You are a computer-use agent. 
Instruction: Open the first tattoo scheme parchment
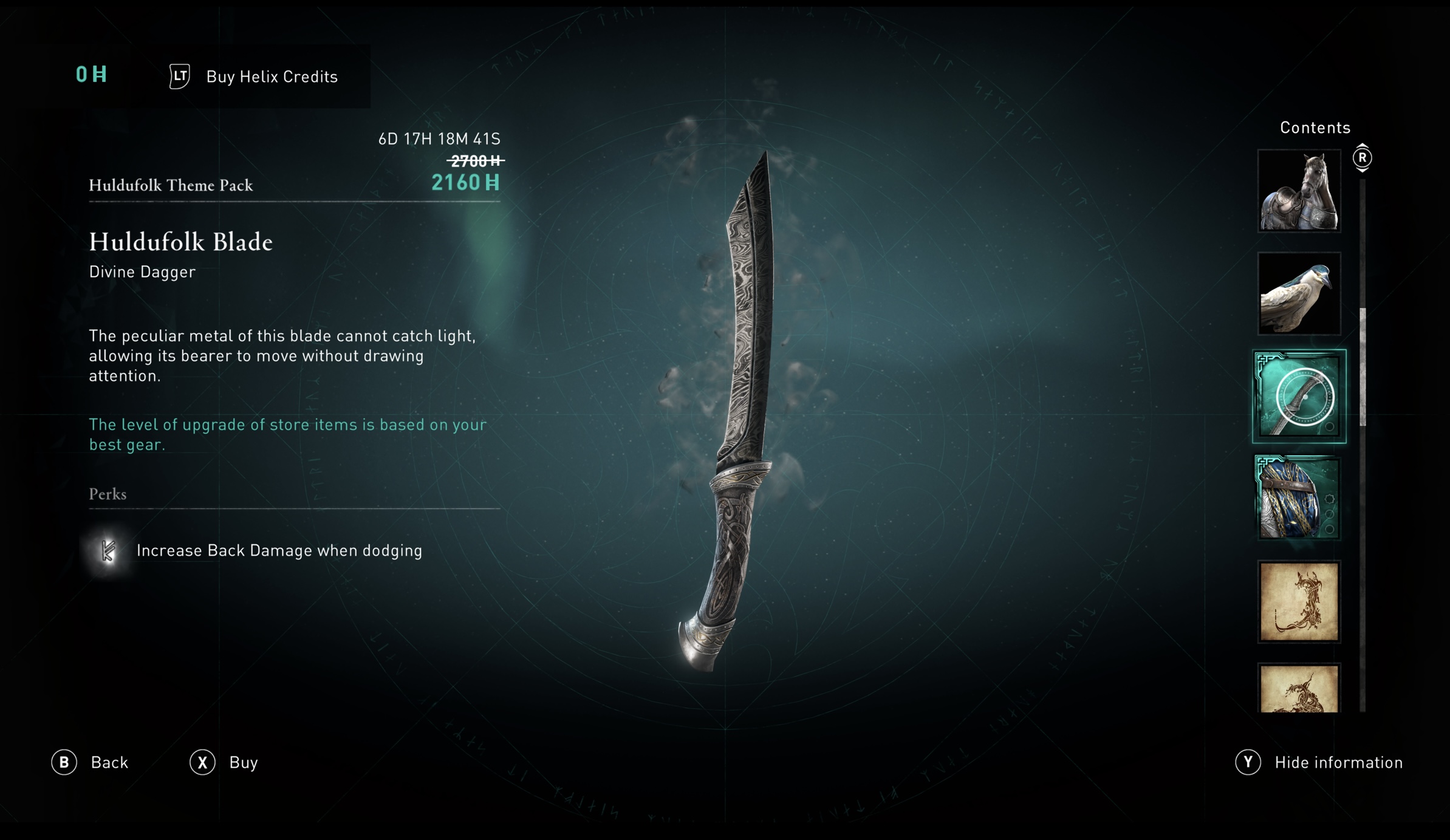pyautogui.click(x=1299, y=601)
